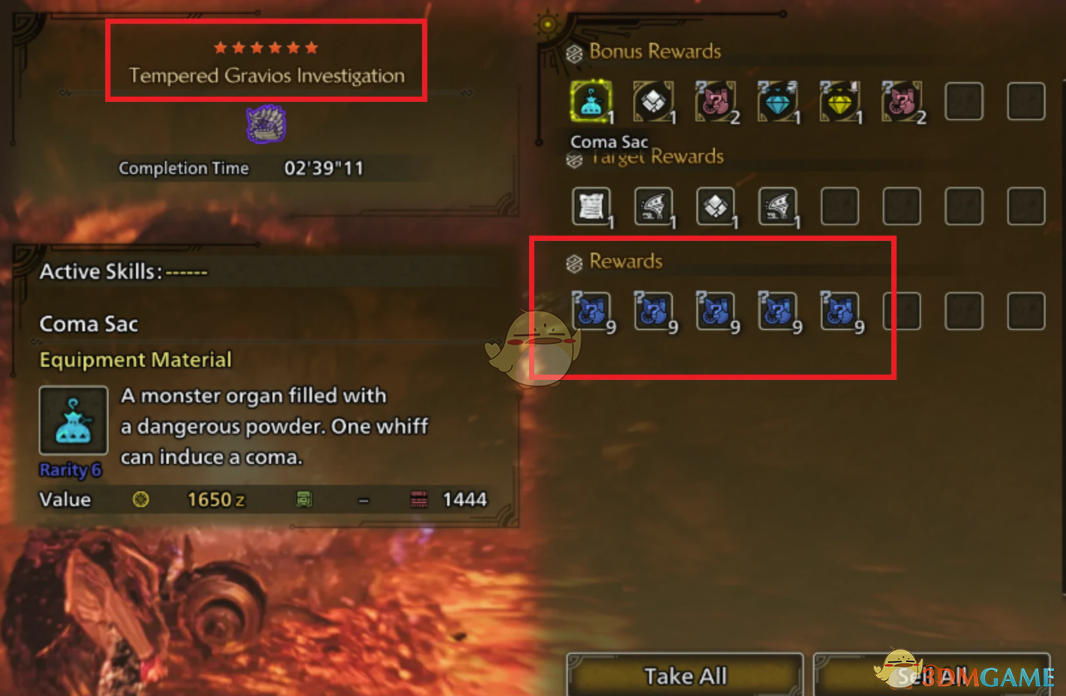Select the Coma Sac item detail icon
This screenshot has height=696, width=1066.
point(74,421)
